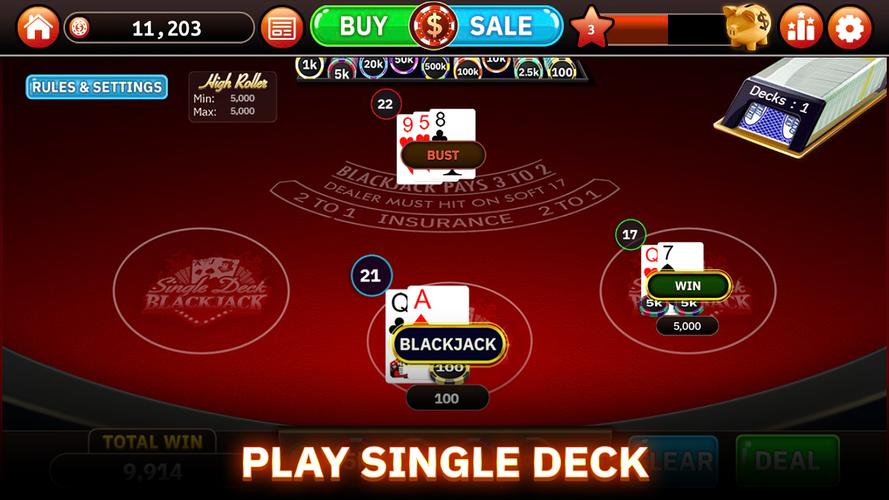This screenshot has height=500, width=889.
Task: Choose the 5k betting chip
Action: click(x=341, y=72)
